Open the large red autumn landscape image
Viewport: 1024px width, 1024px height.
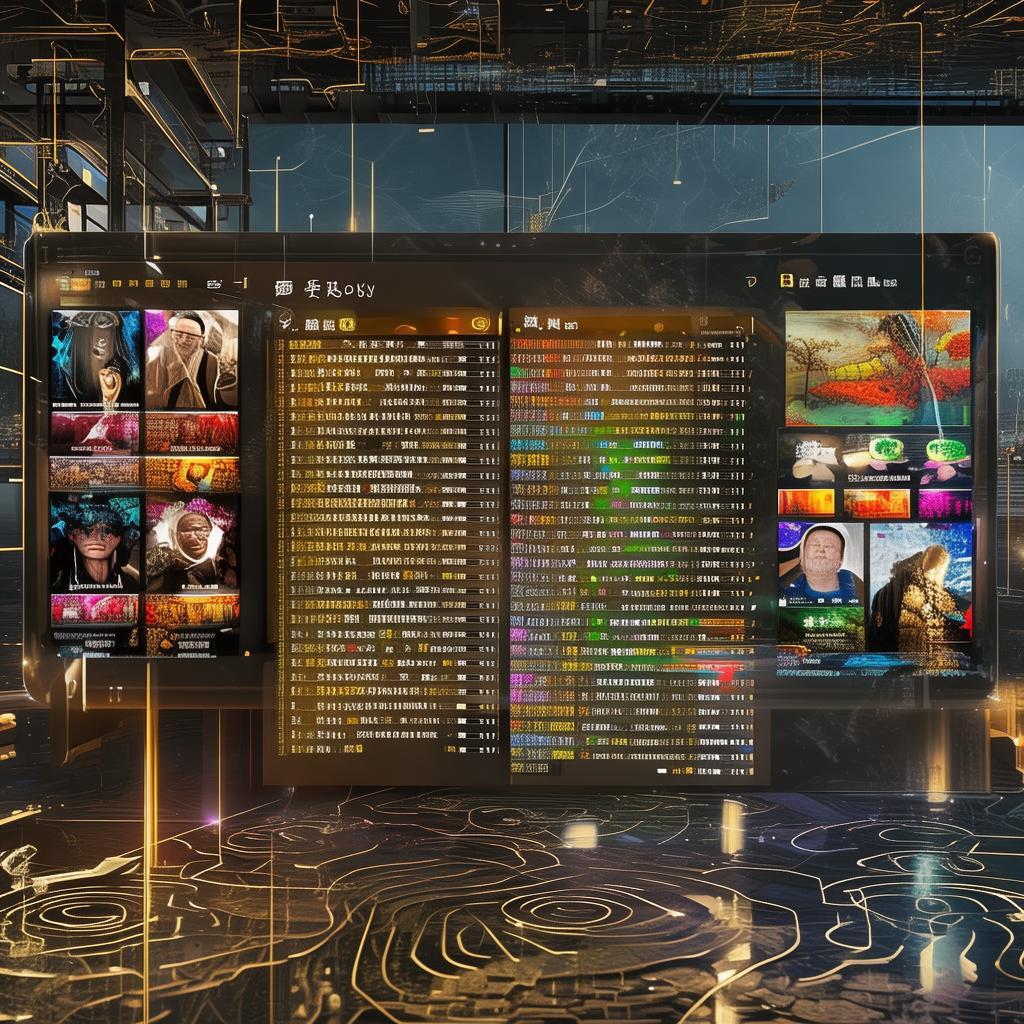pyautogui.click(x=877, y=367)
